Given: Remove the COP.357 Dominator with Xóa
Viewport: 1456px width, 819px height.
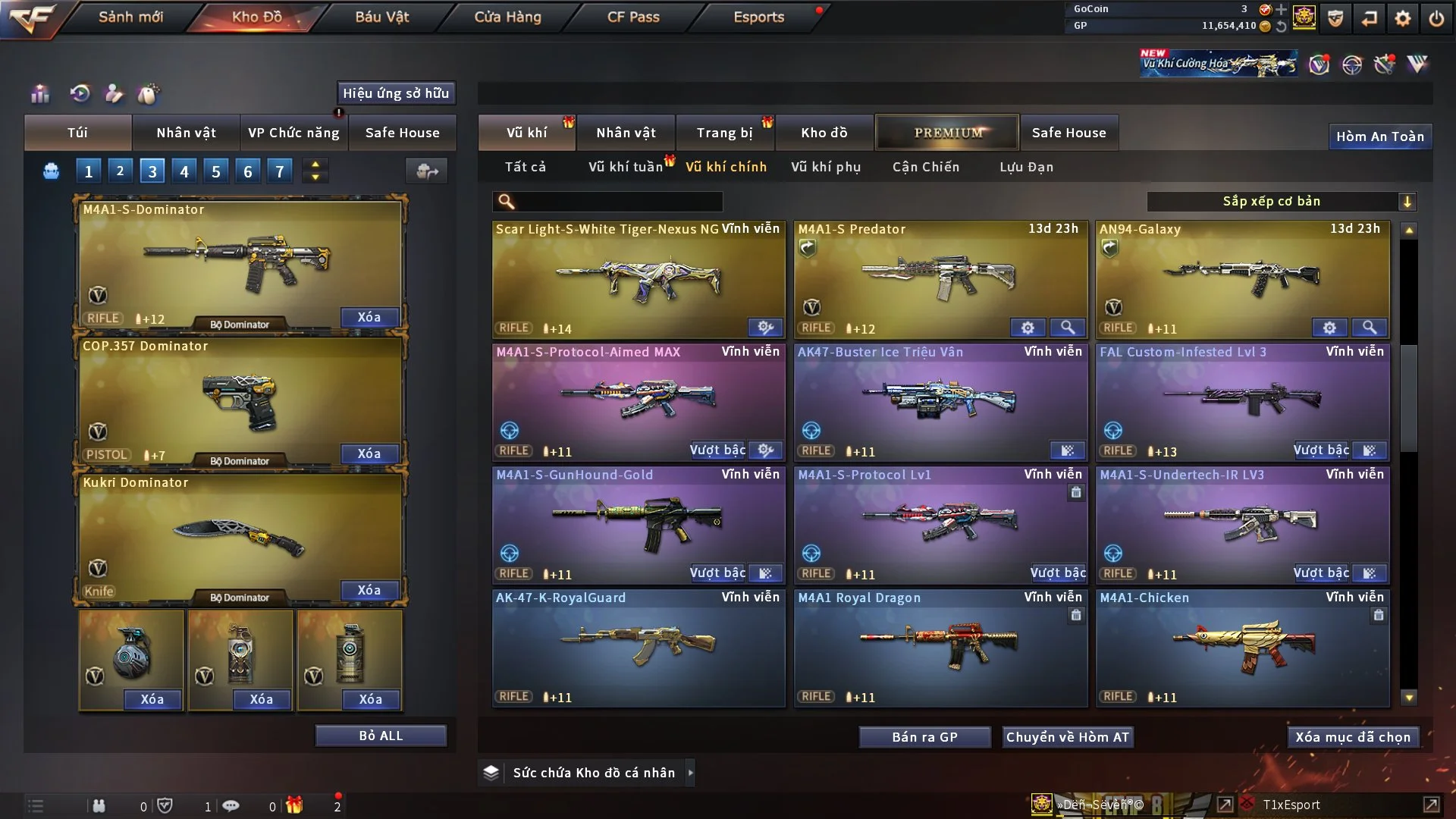Looking at the screenshot, I should (369, 453).
